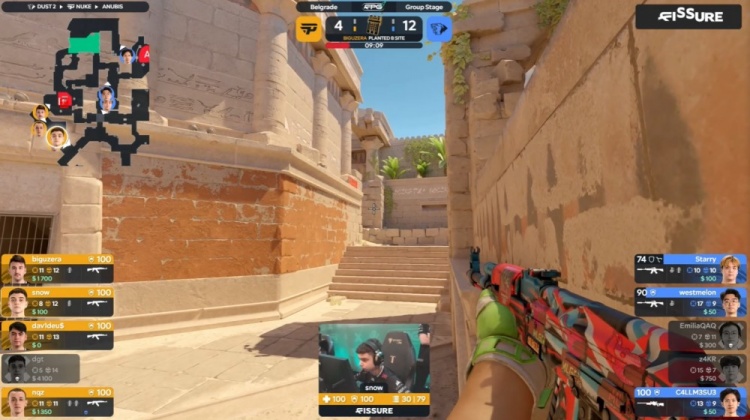Viewport: 750px width, 420px height.
Task: Choose Starry's player card
Action: (690, 268)
